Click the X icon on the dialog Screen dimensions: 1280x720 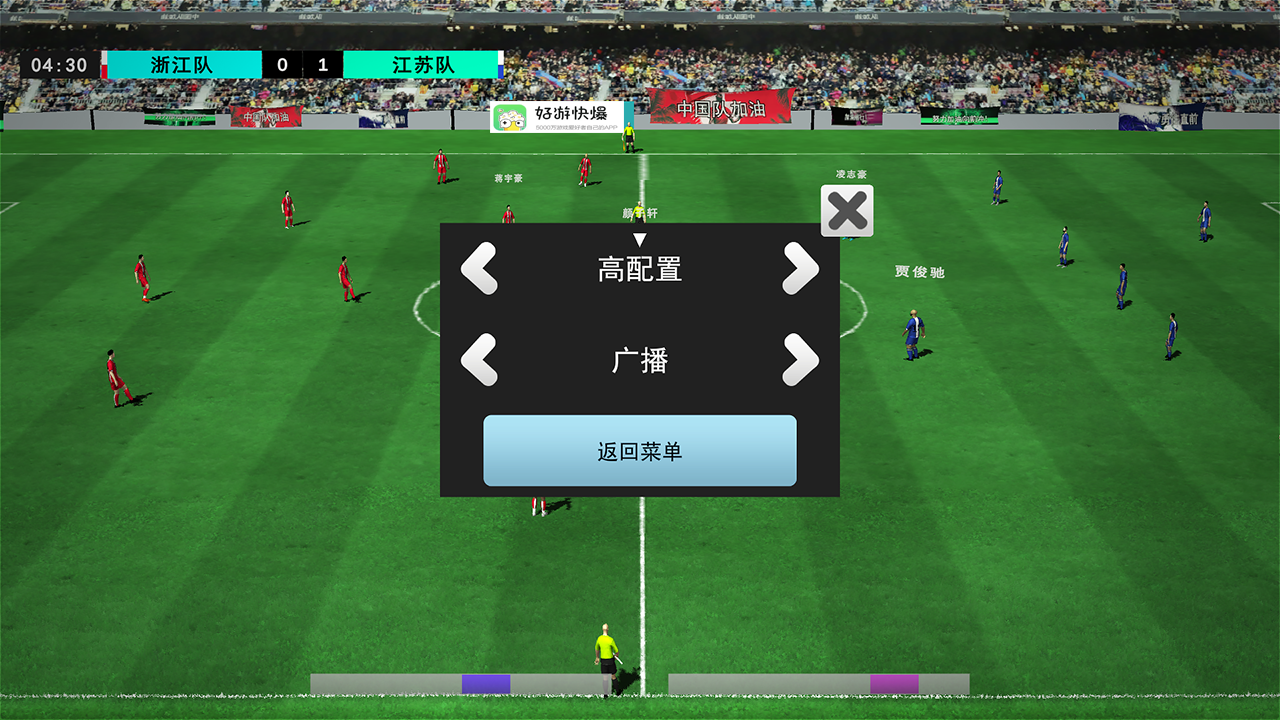847,211
